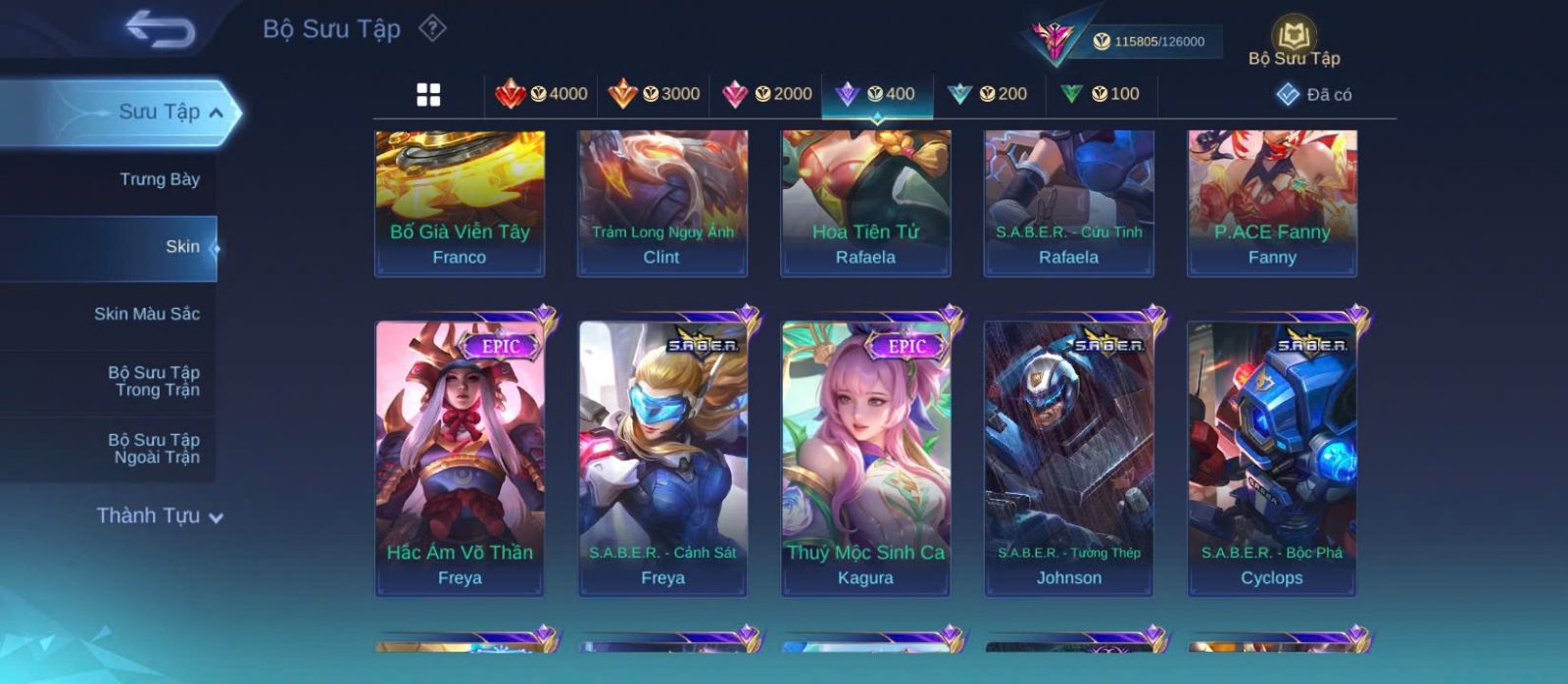Filter skins by 2000 point tier
The image size is (1568, 684).
pos(766,94)
